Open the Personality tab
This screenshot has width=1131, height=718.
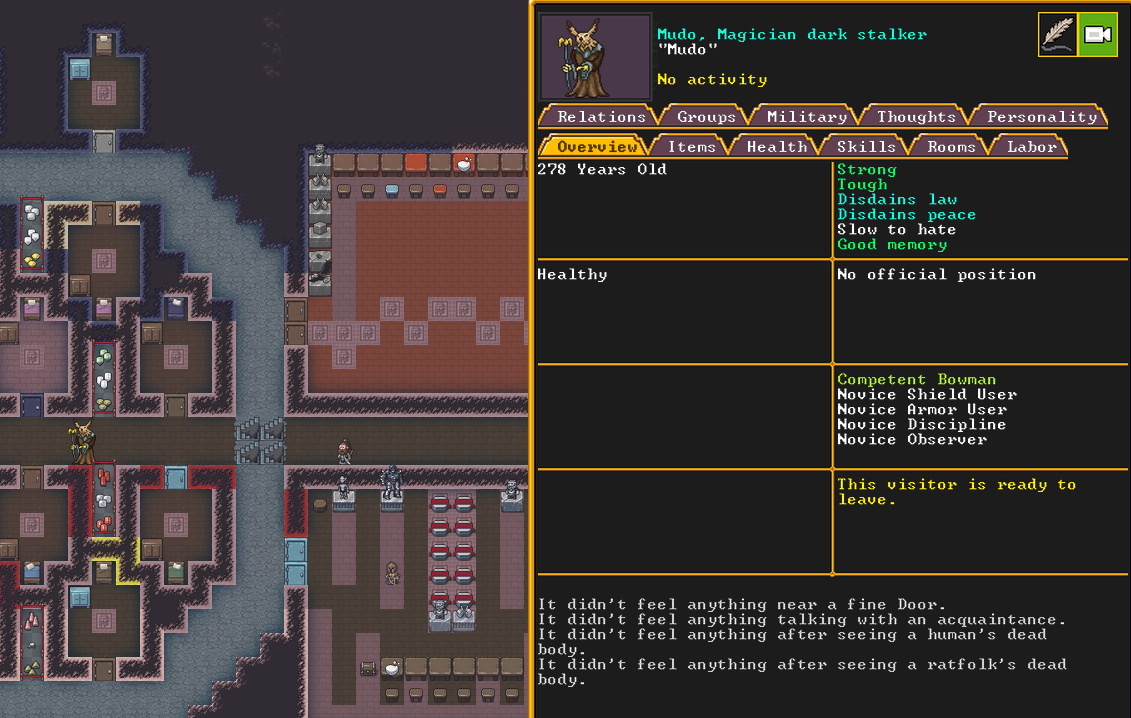point(1042,117)
